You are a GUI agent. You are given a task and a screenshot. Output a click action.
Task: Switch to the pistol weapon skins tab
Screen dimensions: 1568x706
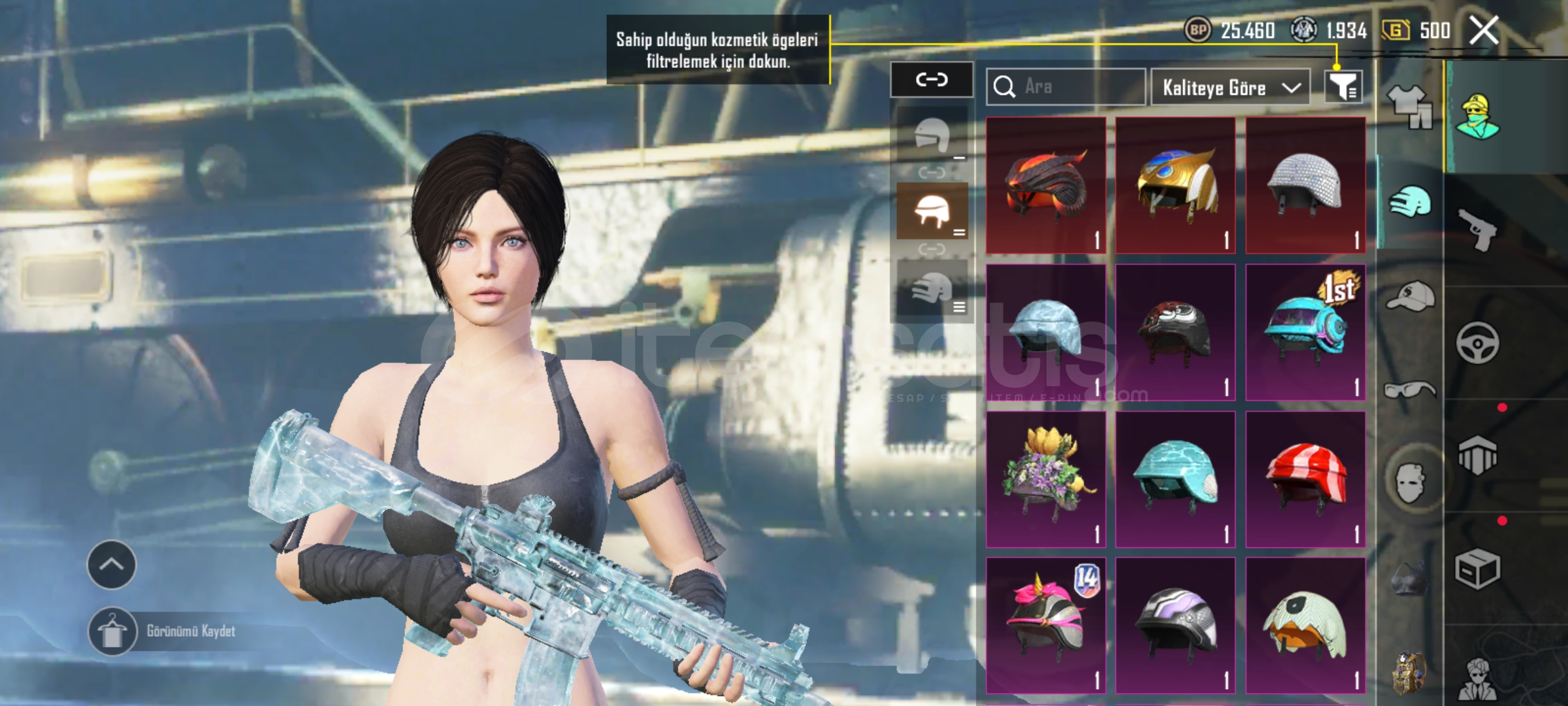point(1478,229)
